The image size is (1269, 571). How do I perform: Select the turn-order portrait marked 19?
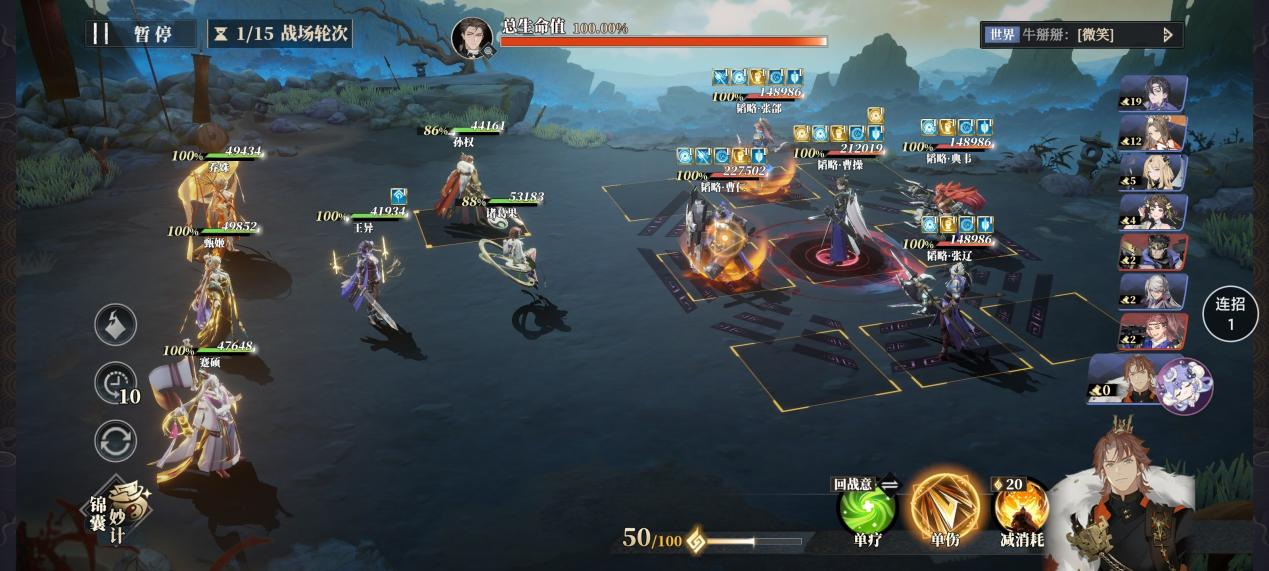click(x=1154, y=93)
